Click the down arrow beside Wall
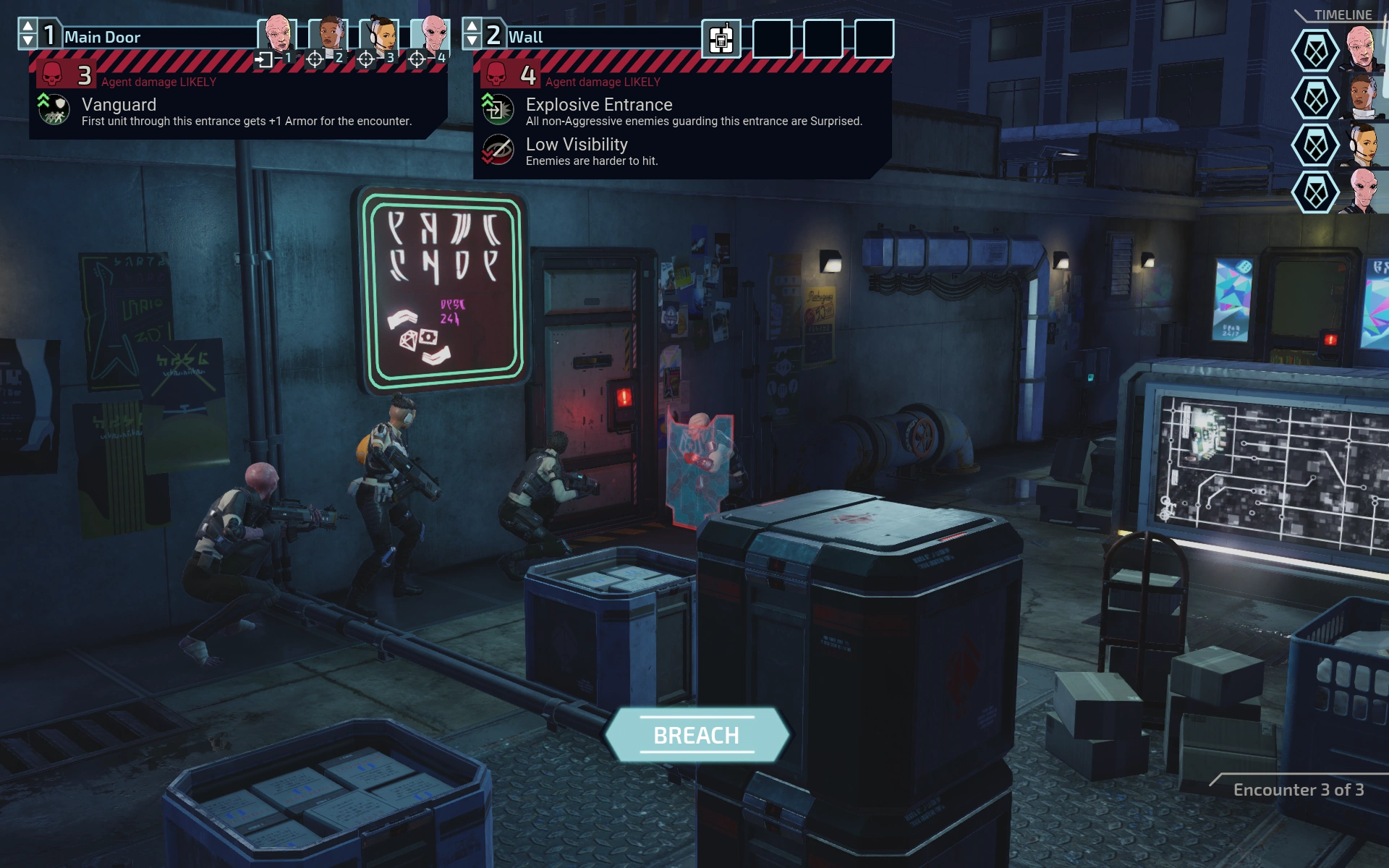The height and width of the screenshot is (868, 1389). coord(472,42)
